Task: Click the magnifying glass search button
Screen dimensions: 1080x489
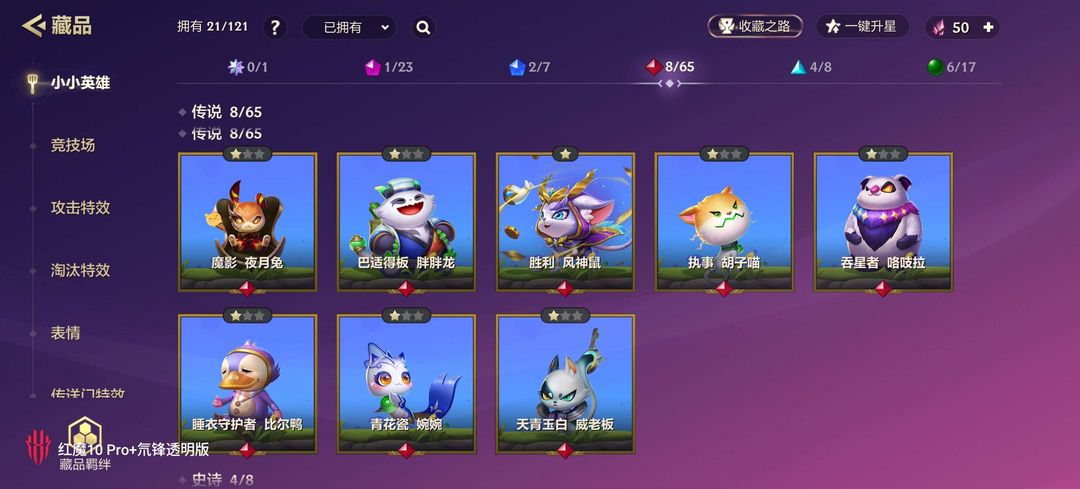Action: [423, 28]
